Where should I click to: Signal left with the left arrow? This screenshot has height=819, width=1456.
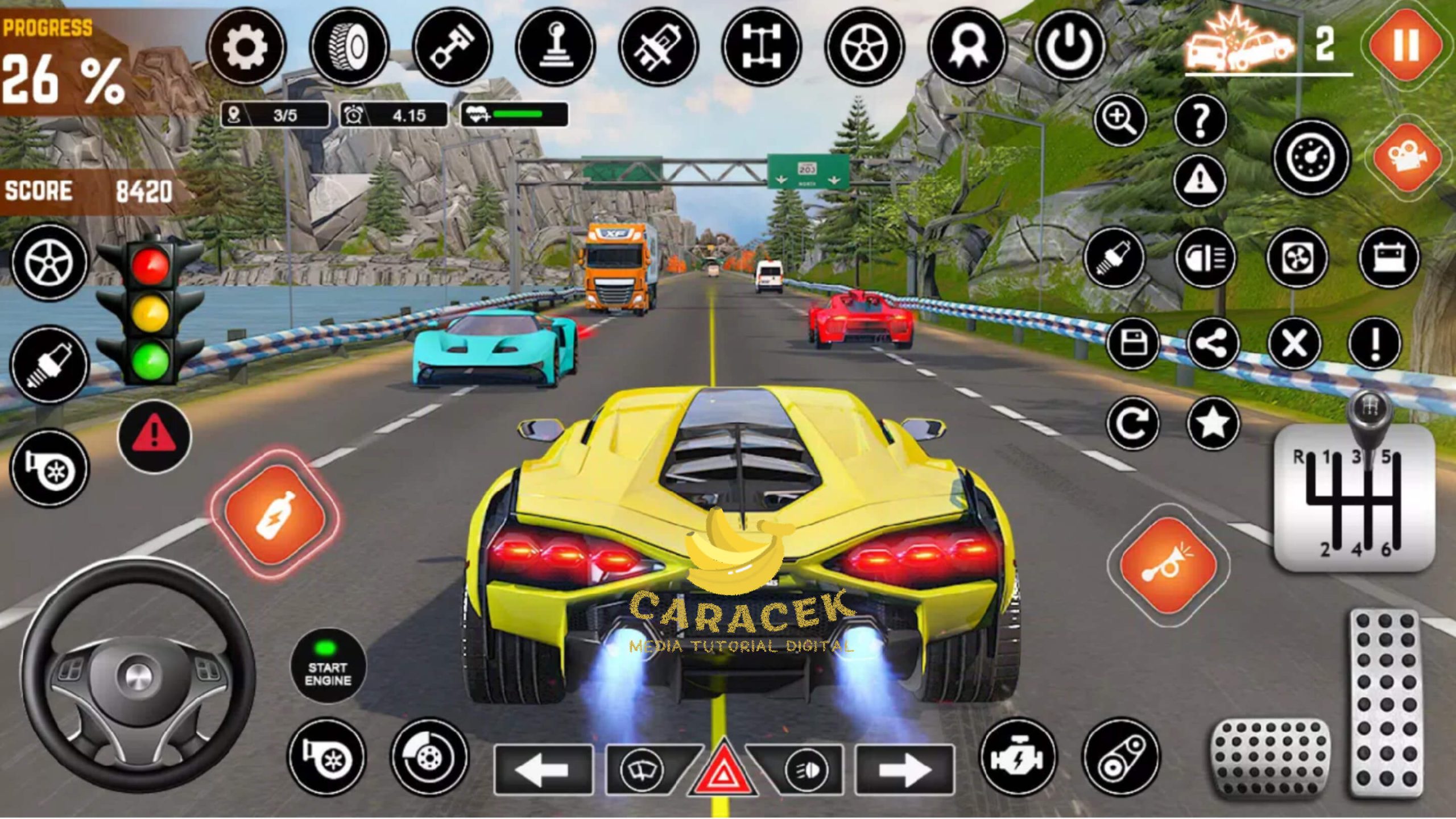(x=543, y=770)
